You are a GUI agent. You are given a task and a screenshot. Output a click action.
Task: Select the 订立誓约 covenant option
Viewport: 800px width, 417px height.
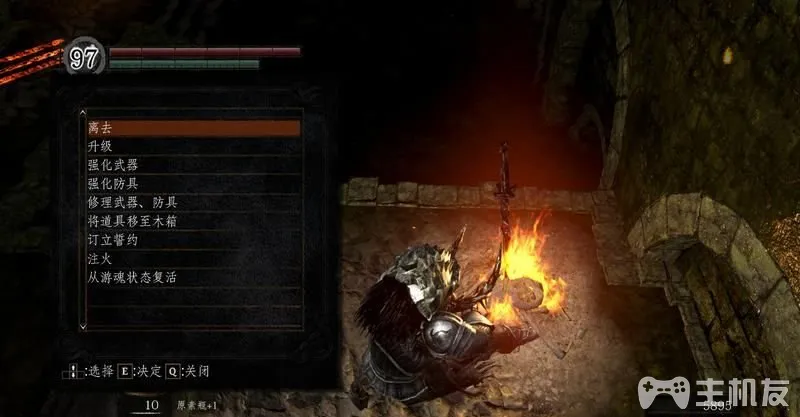pyautogui.click(x=190, y=240)
